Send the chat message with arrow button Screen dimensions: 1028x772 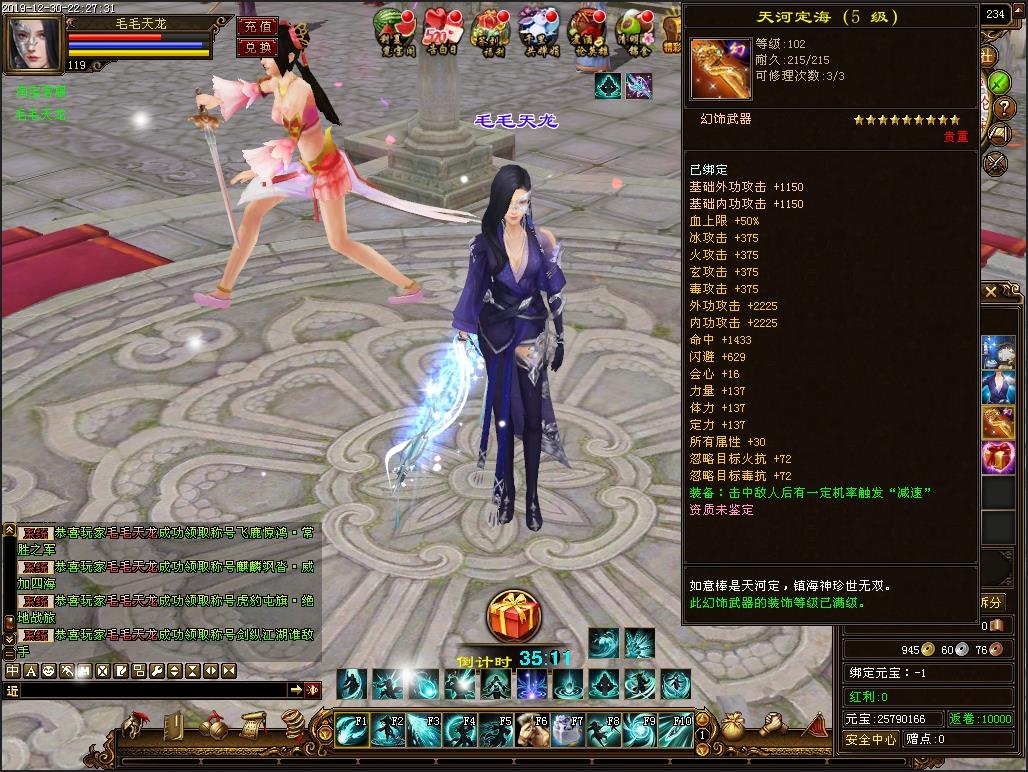(x=296, y=690)
